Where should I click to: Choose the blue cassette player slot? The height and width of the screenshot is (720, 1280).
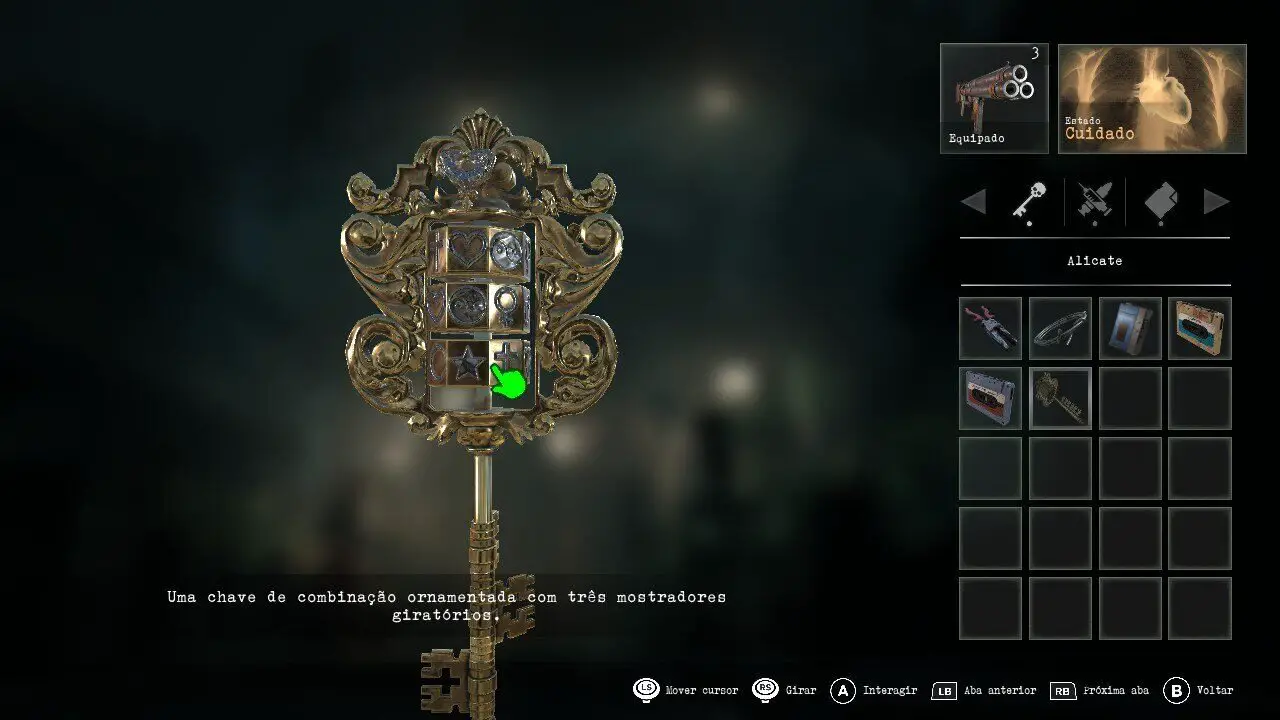tap(1130, 328)
